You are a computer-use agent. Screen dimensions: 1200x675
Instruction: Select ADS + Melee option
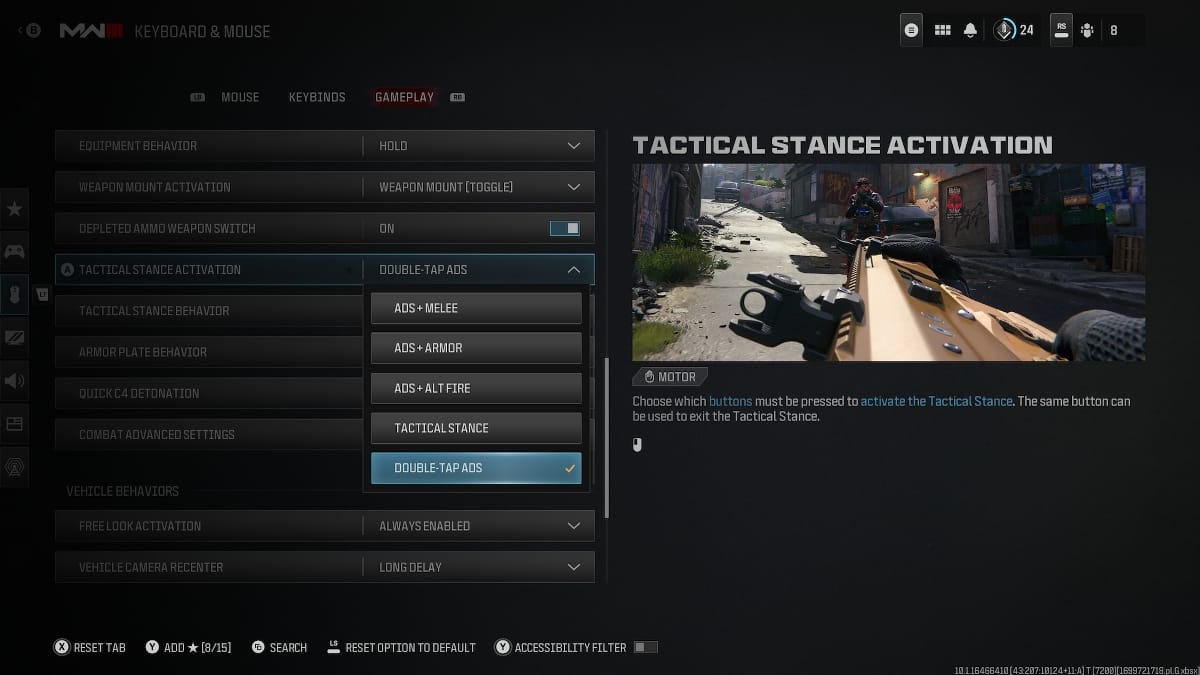pos(476,308)
